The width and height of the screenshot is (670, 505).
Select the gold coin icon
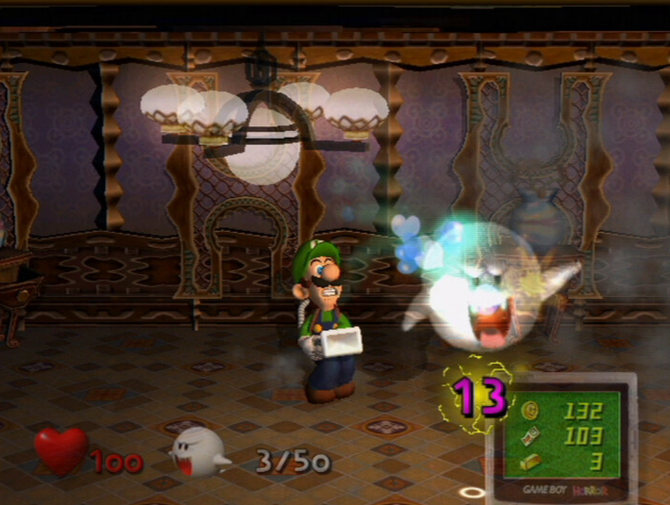click(x=529, y=408)
